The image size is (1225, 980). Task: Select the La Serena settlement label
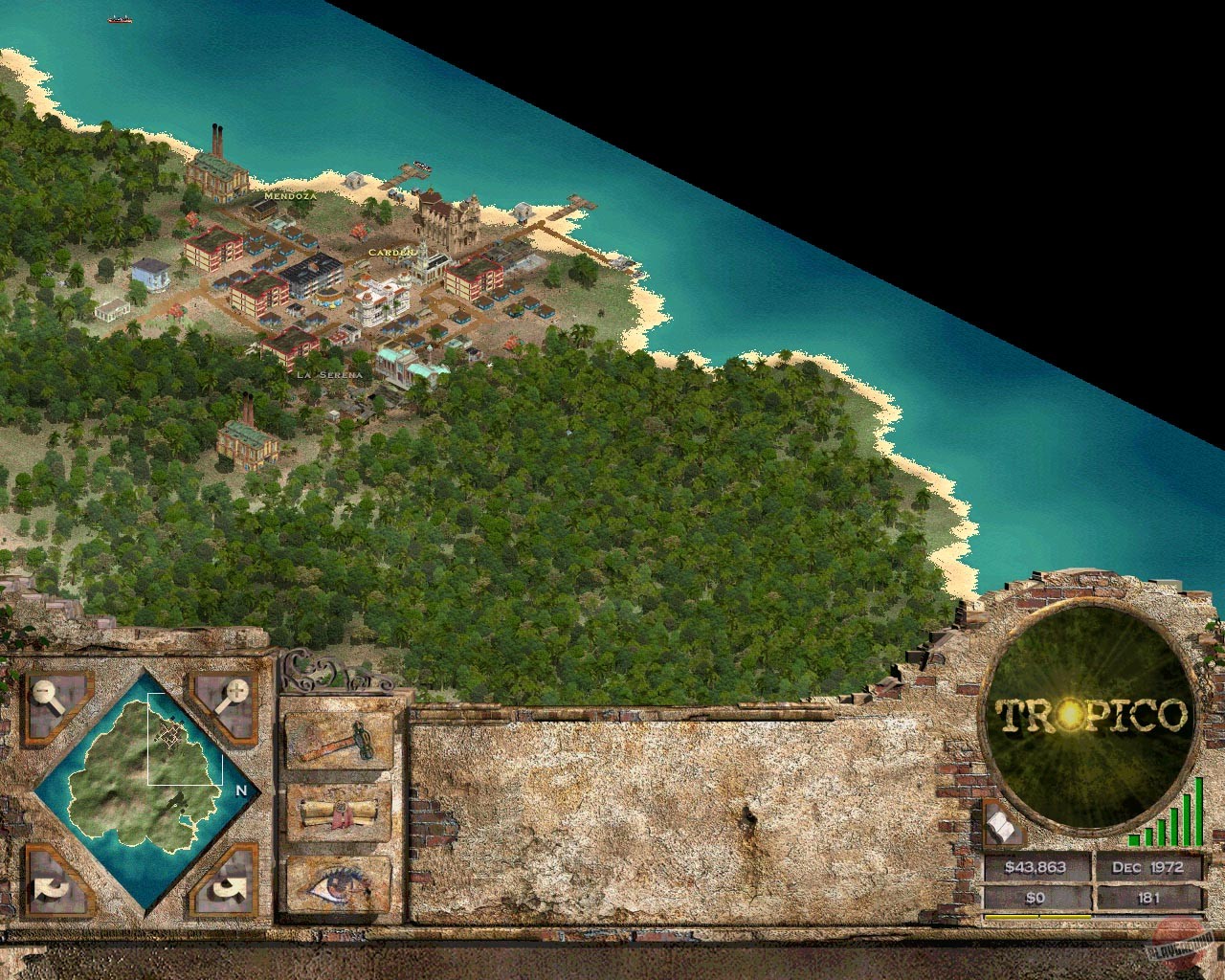pos(329,375)
